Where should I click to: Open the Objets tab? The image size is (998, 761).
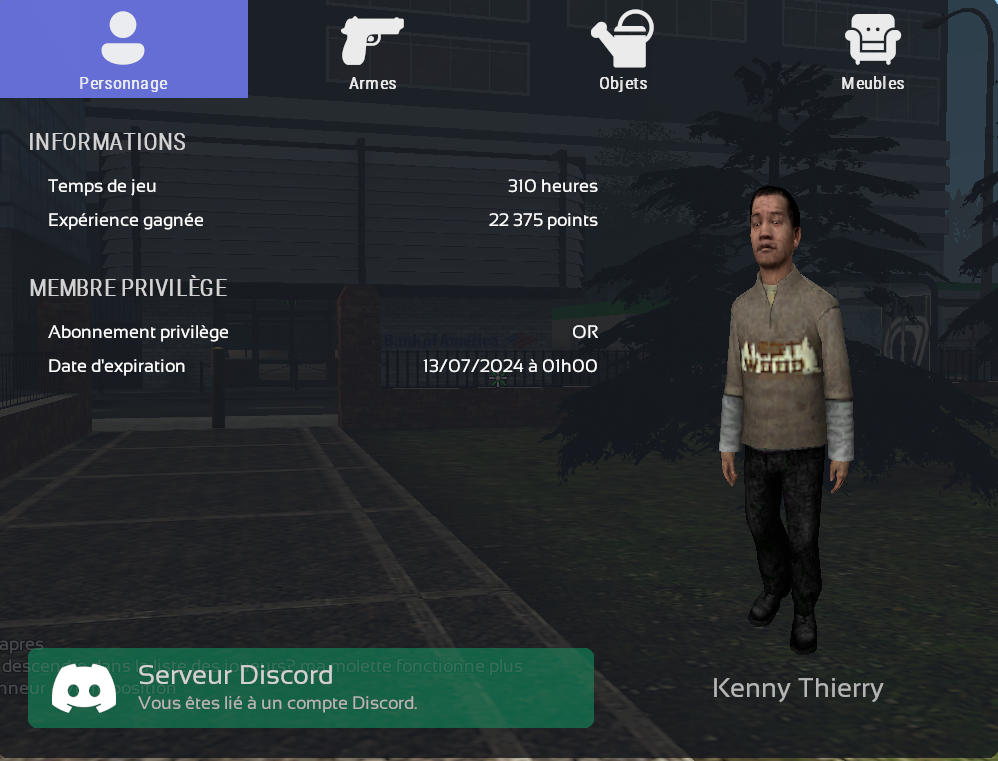[x=622, y=50]
